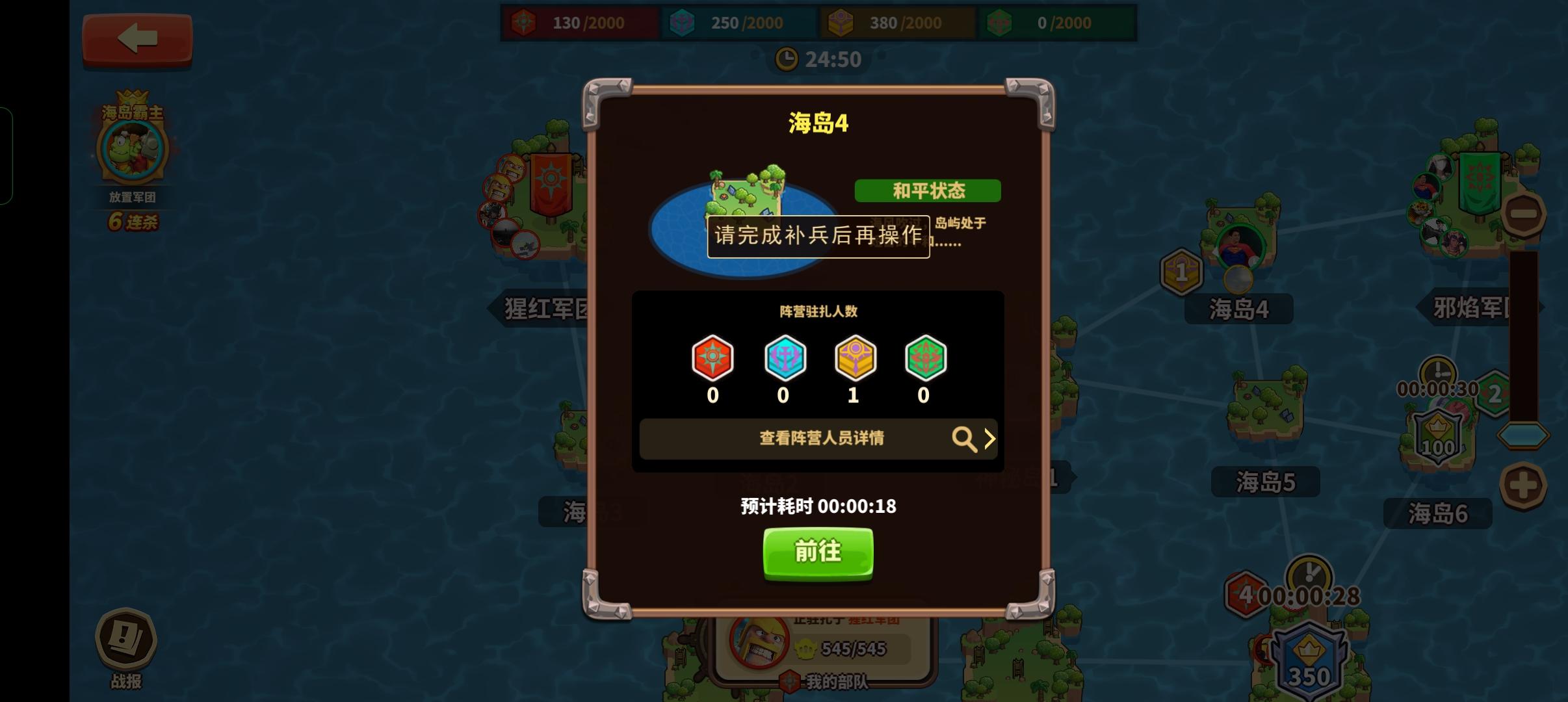Select the red faction emblem in the dialog

pos(714,357)
